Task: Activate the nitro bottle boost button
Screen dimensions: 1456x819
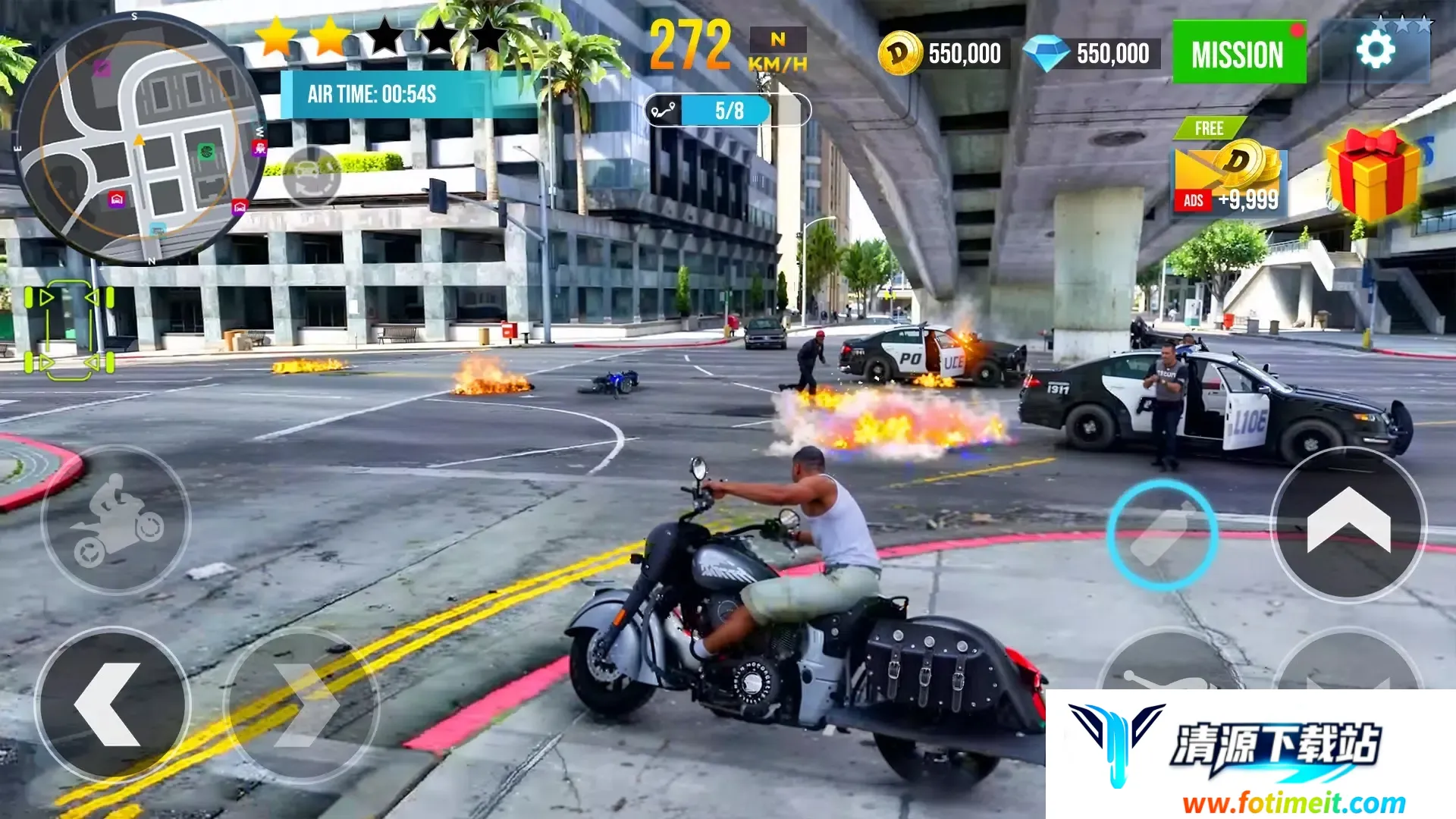Action: 1163,535
